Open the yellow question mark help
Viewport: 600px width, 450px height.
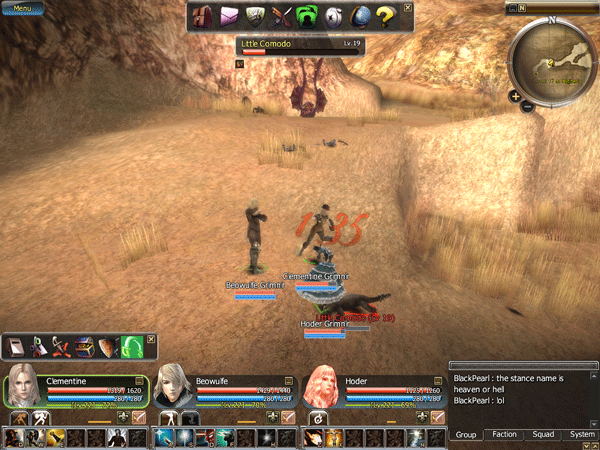pyautogui.click(x=387, y=15)
